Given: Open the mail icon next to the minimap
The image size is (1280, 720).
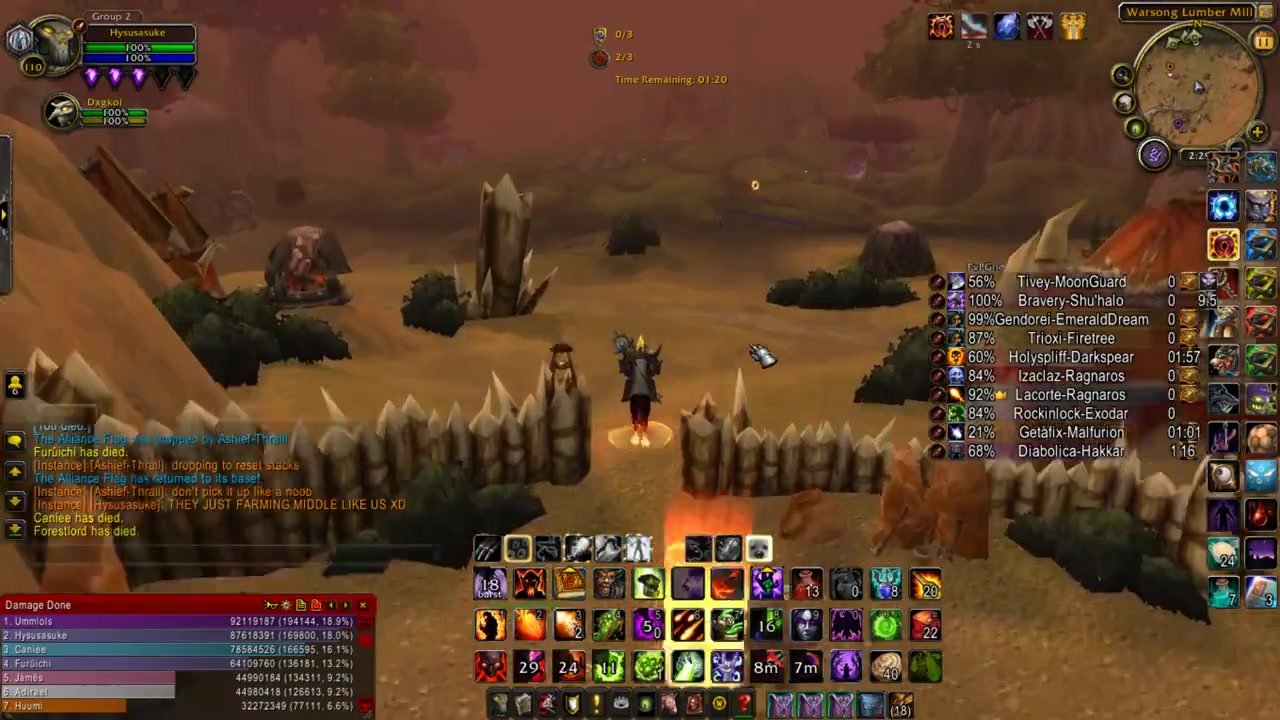Looking at the screenshot, I should [x=1124, y=101].
